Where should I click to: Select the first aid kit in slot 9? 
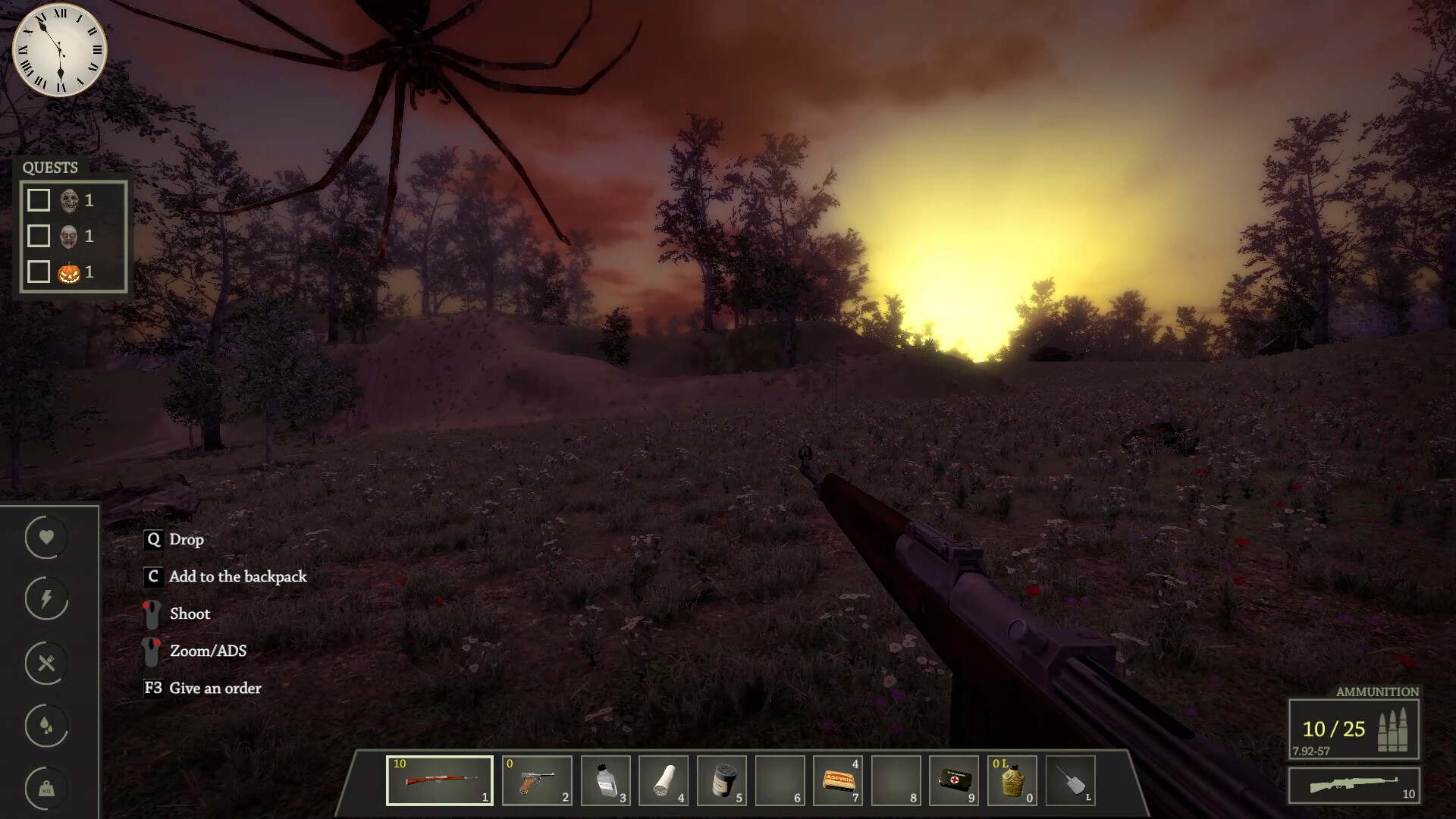click(x=955, y=781)
